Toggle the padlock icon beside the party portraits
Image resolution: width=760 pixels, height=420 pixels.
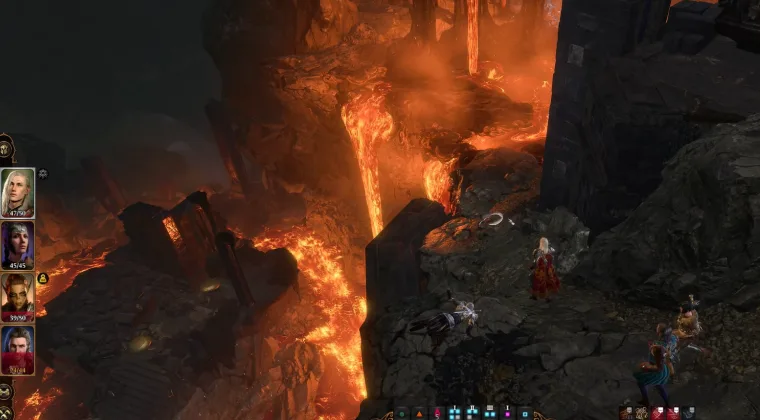coord(43,278)
